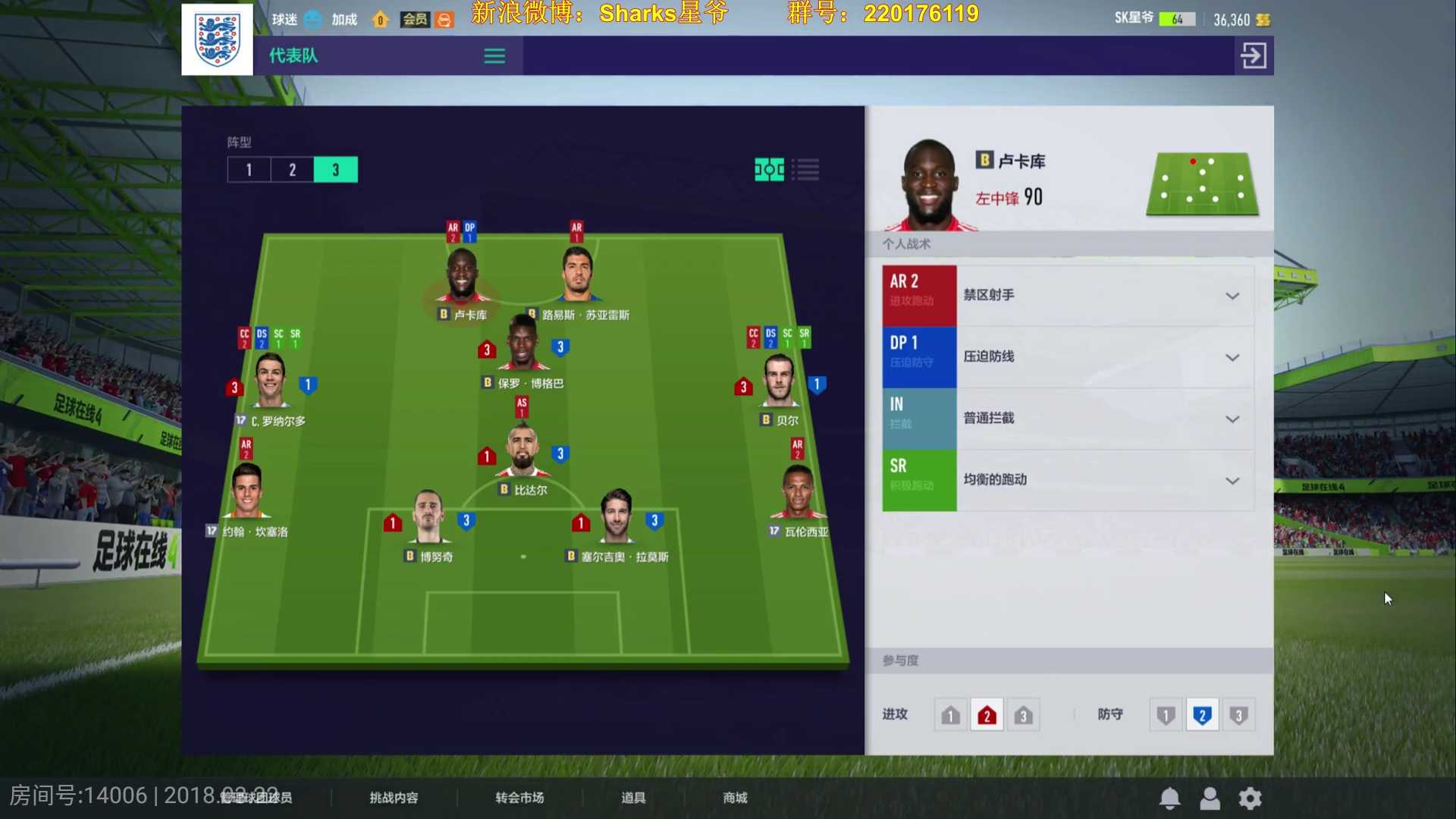Select the pitch formation view icon

point(770,170)
